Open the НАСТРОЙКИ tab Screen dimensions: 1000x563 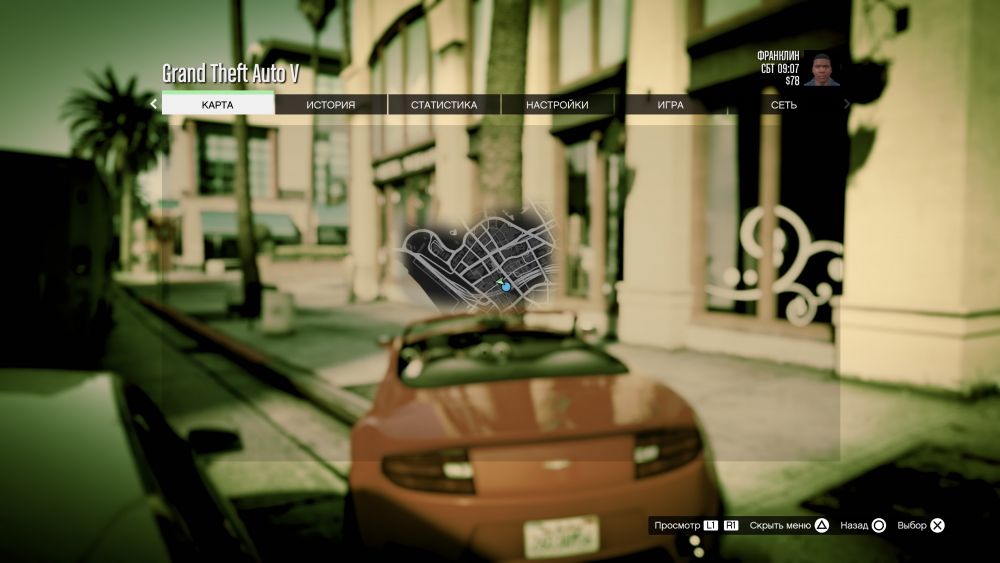[x=557, y=104]
